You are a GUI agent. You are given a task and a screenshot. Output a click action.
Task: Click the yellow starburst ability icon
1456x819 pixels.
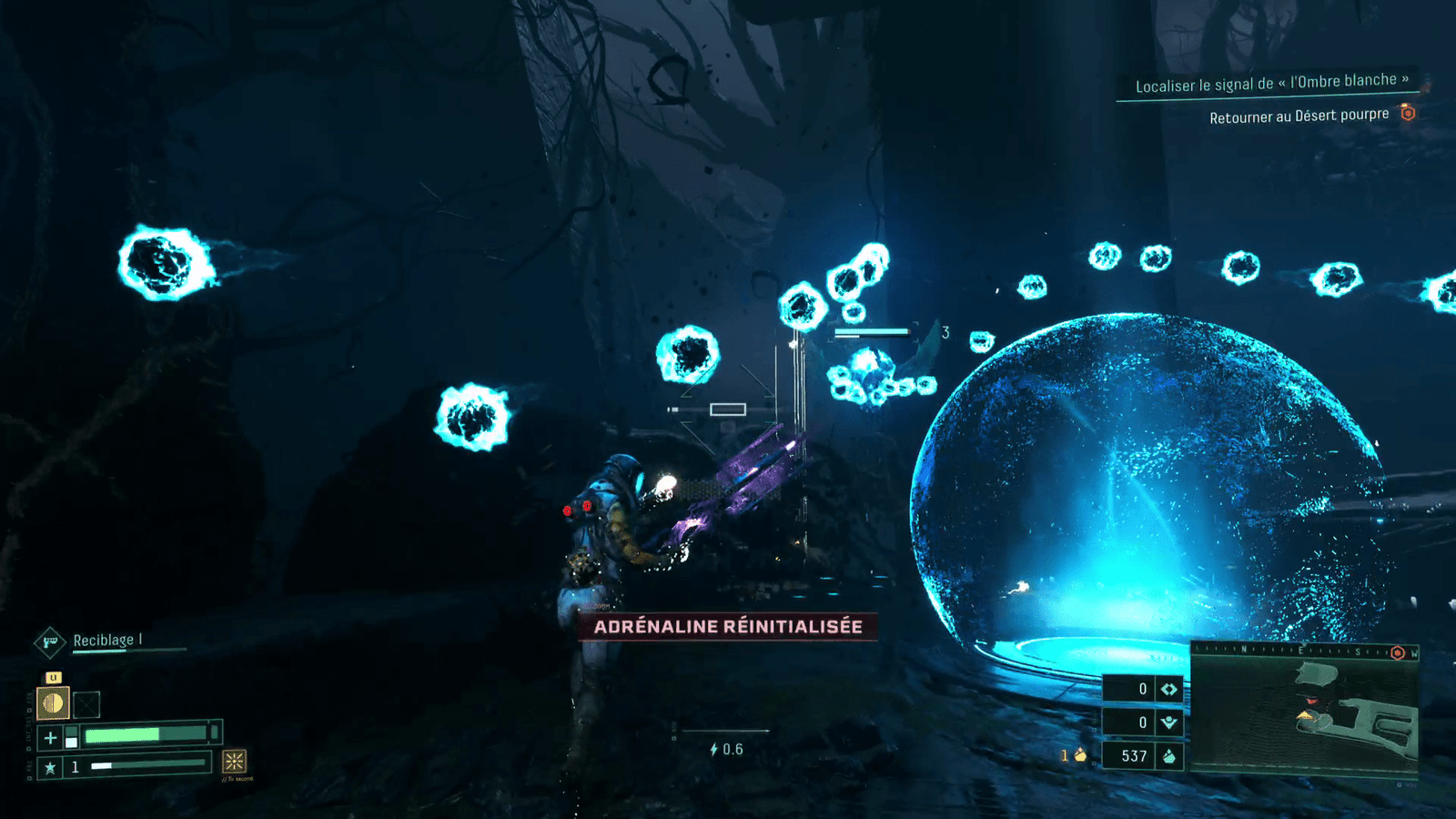point(235,761)
